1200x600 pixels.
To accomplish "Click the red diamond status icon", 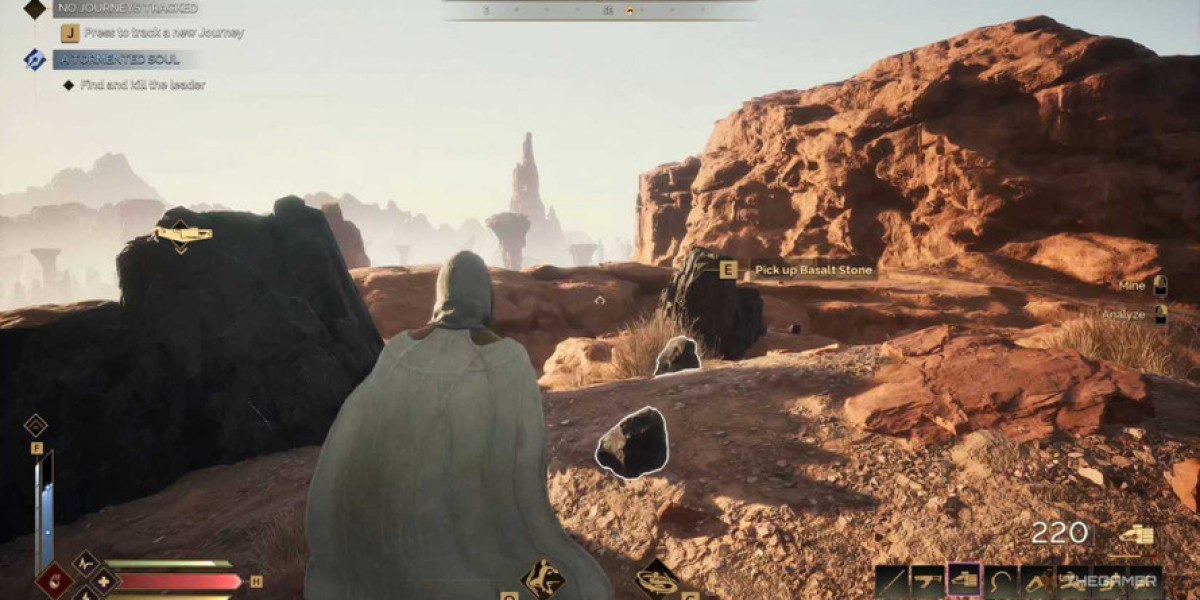I will point(53,581).
